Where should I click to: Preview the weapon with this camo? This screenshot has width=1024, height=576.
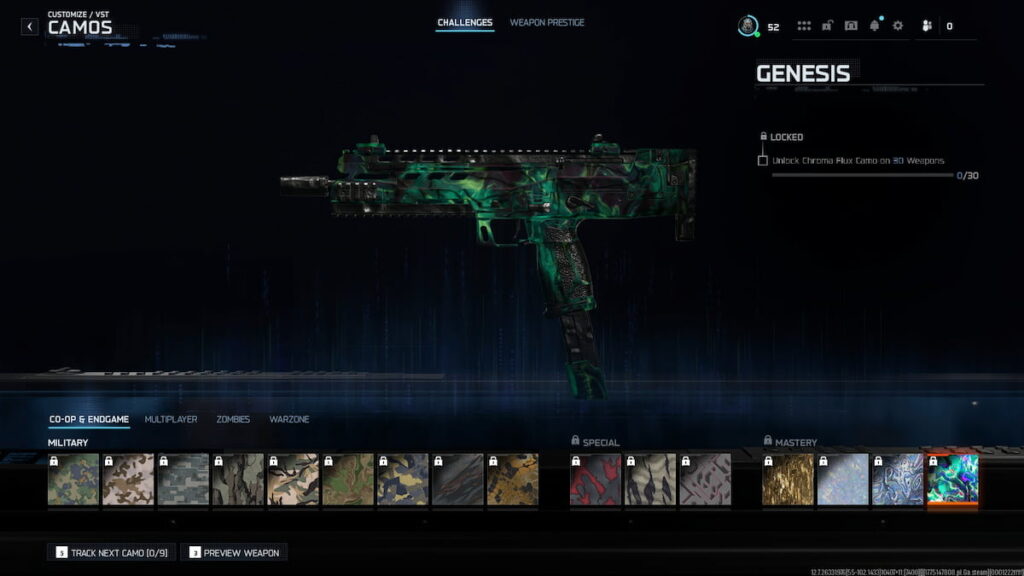point(235,552)
